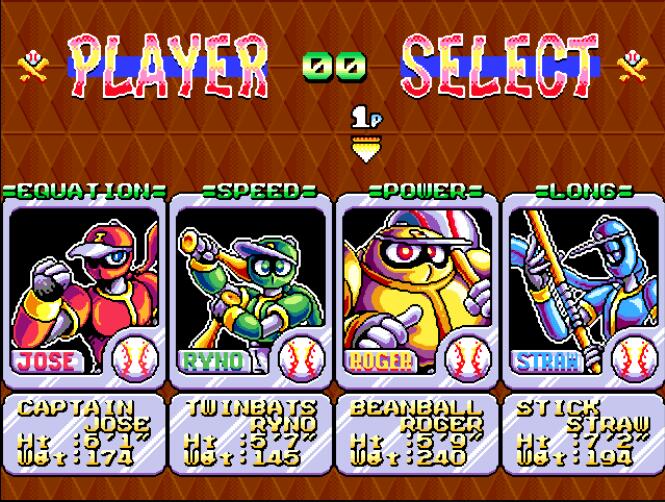Viewport: 665px width, 502px height.
Task: Choose Ryno, the Speed player card
Action: click(x=250, y=288)
